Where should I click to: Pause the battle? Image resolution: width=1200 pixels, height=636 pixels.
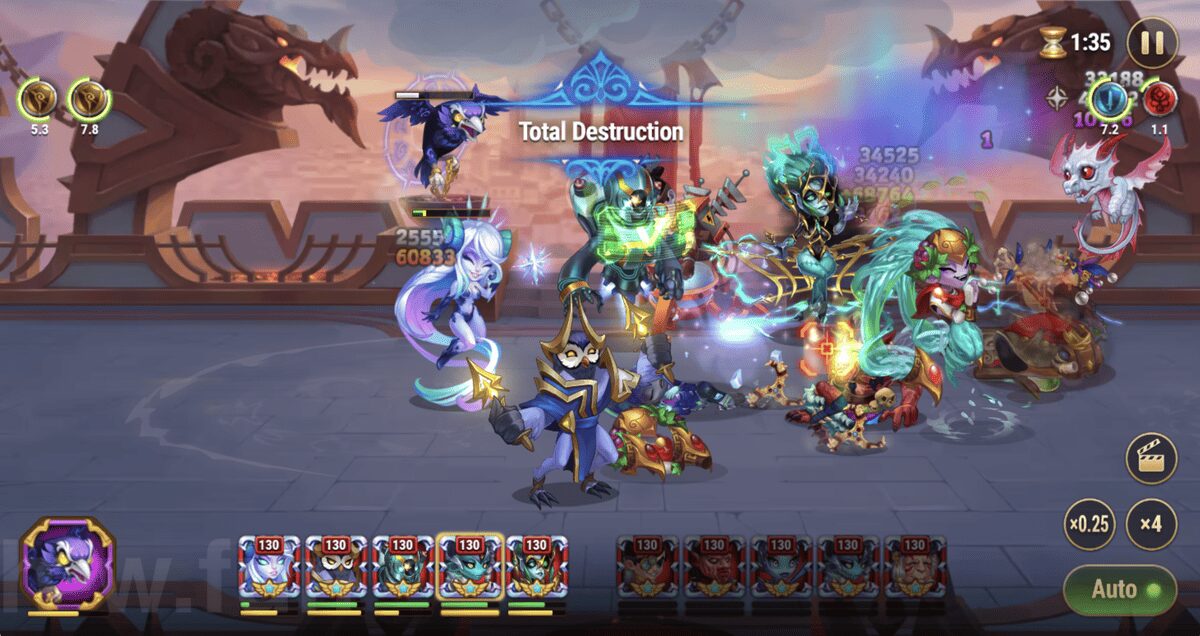[1151, 43]
